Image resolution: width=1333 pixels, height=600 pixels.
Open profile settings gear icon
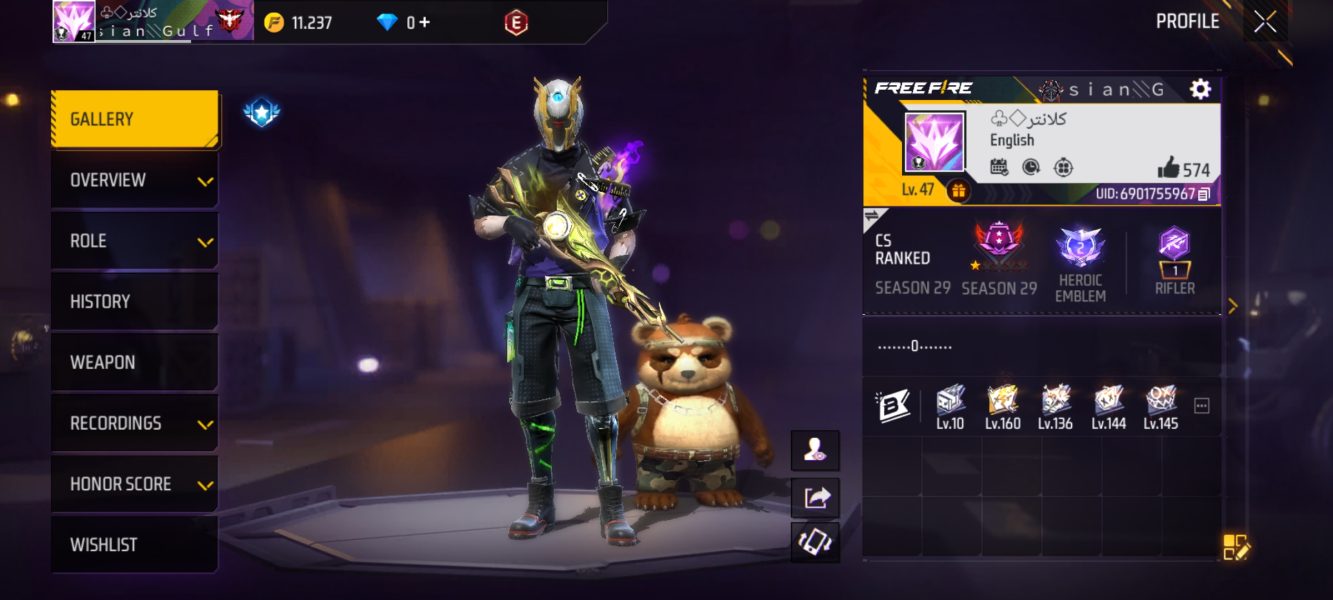[1200, 89]
